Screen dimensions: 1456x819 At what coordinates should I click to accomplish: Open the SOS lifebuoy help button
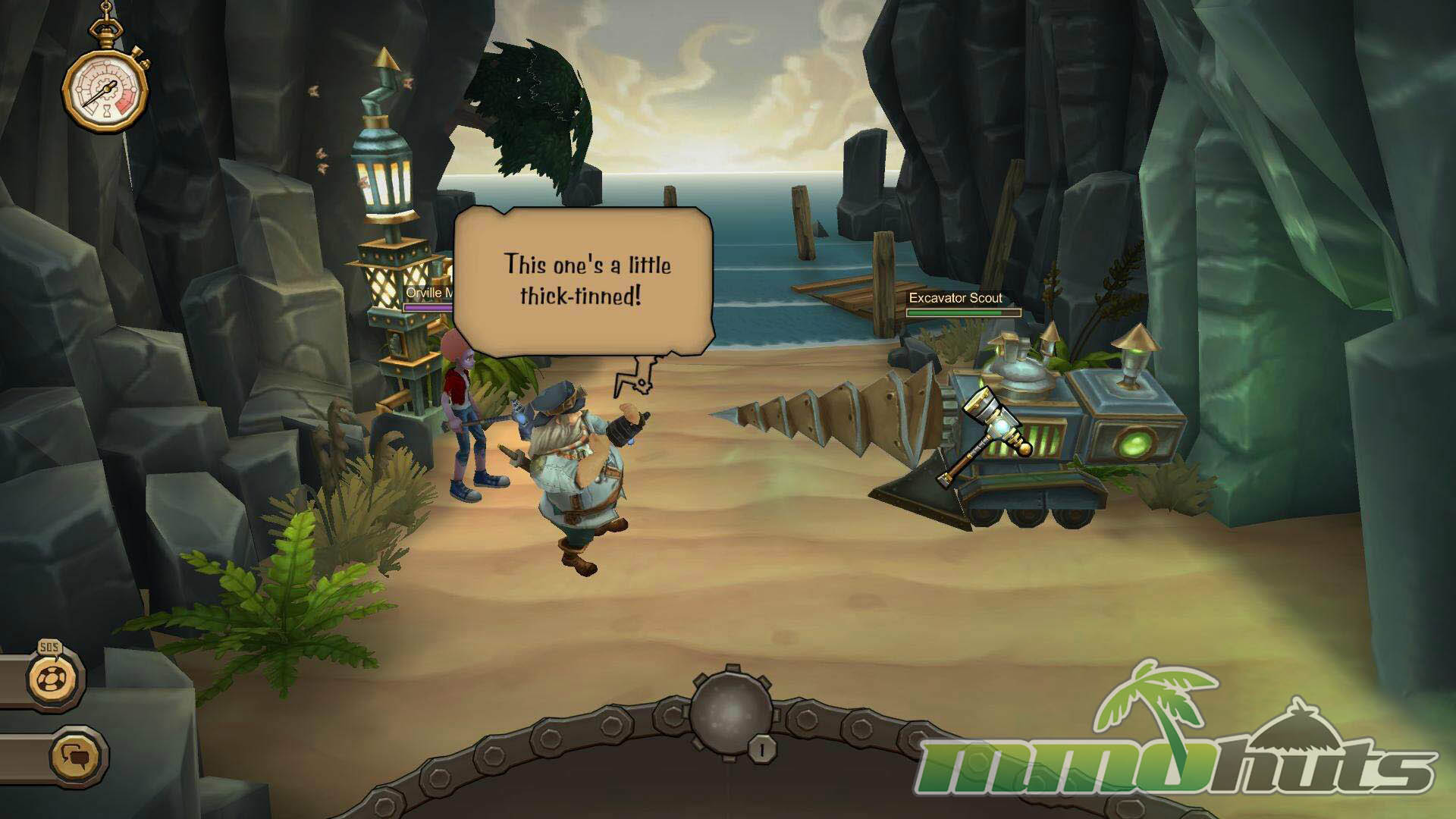coord(55,678)
